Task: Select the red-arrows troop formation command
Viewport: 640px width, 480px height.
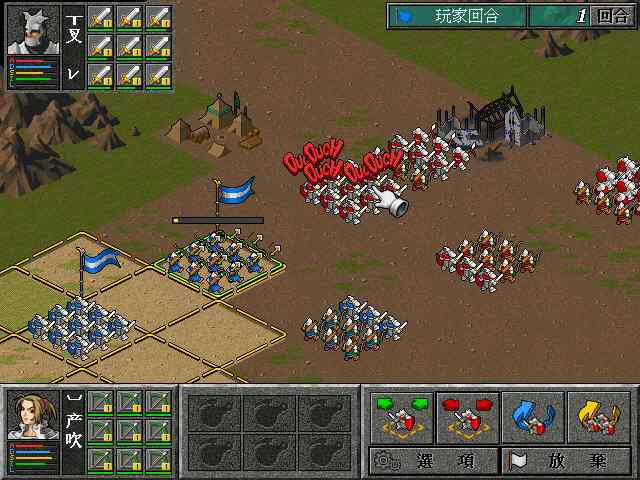Action: pyautogui.click(x=466, y=417)
